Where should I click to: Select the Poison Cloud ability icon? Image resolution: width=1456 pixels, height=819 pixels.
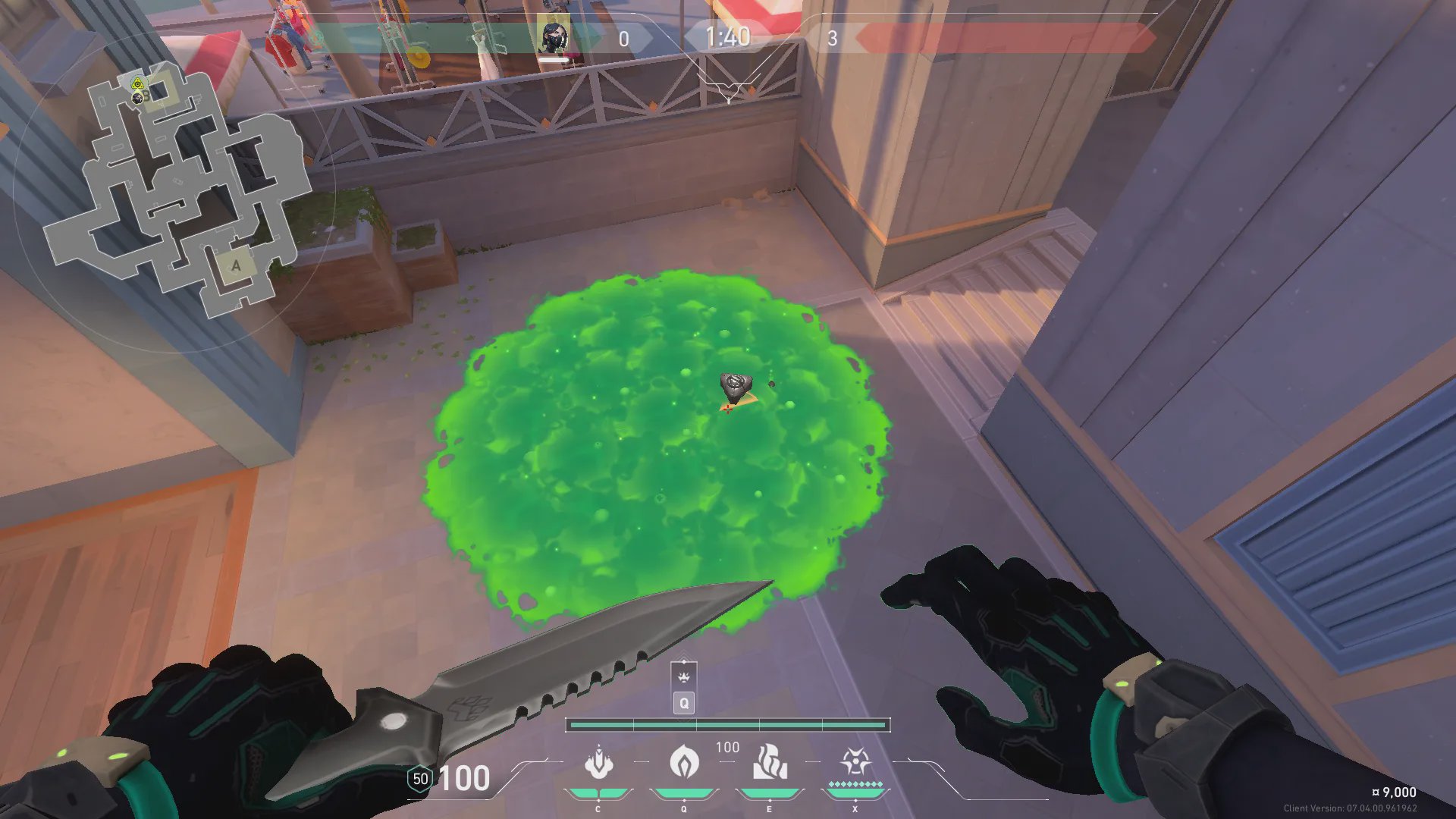pos(684,761)
